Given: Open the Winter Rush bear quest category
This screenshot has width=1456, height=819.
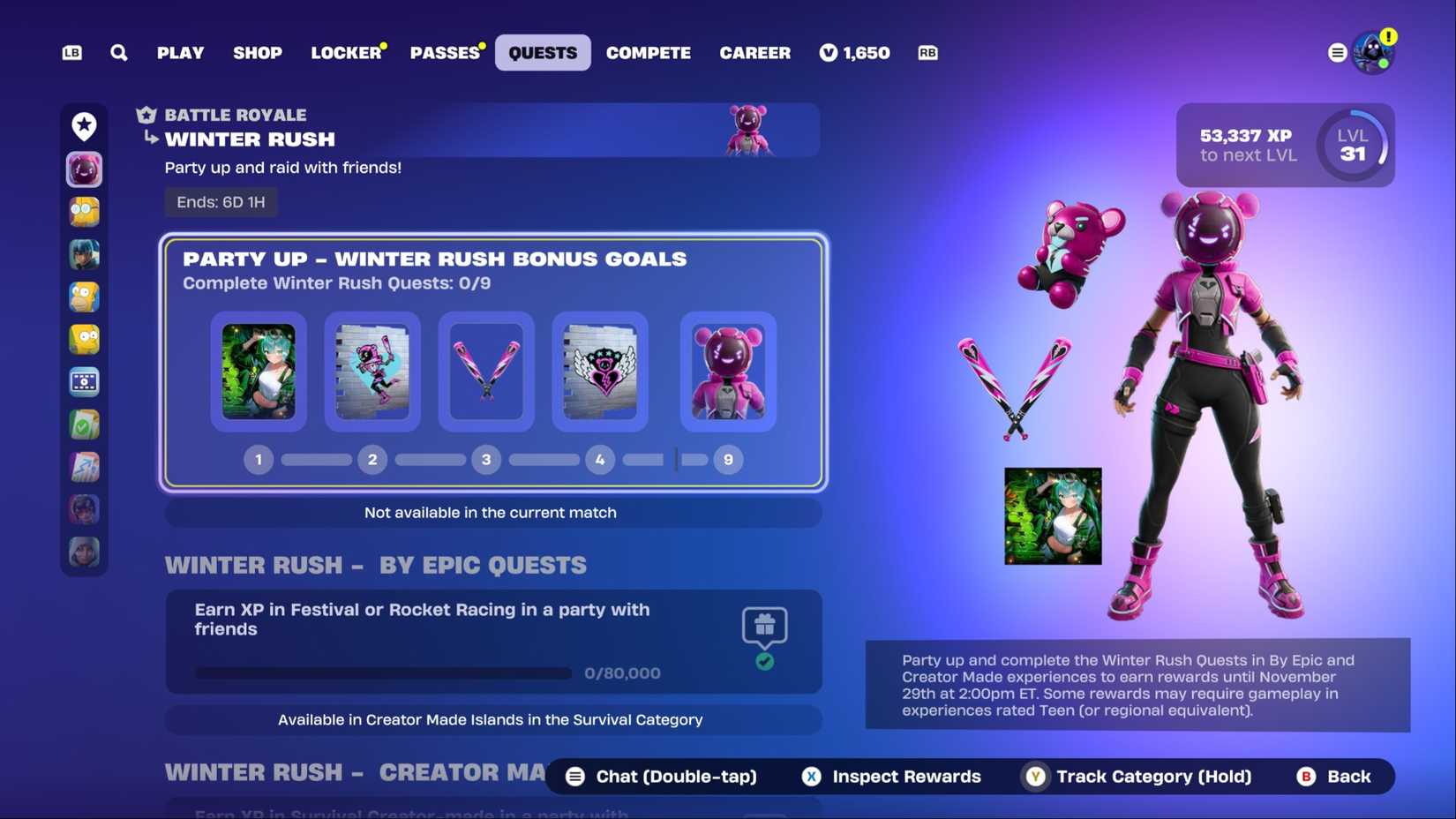Looking at the screenshot, I should [x=84, y=169].
